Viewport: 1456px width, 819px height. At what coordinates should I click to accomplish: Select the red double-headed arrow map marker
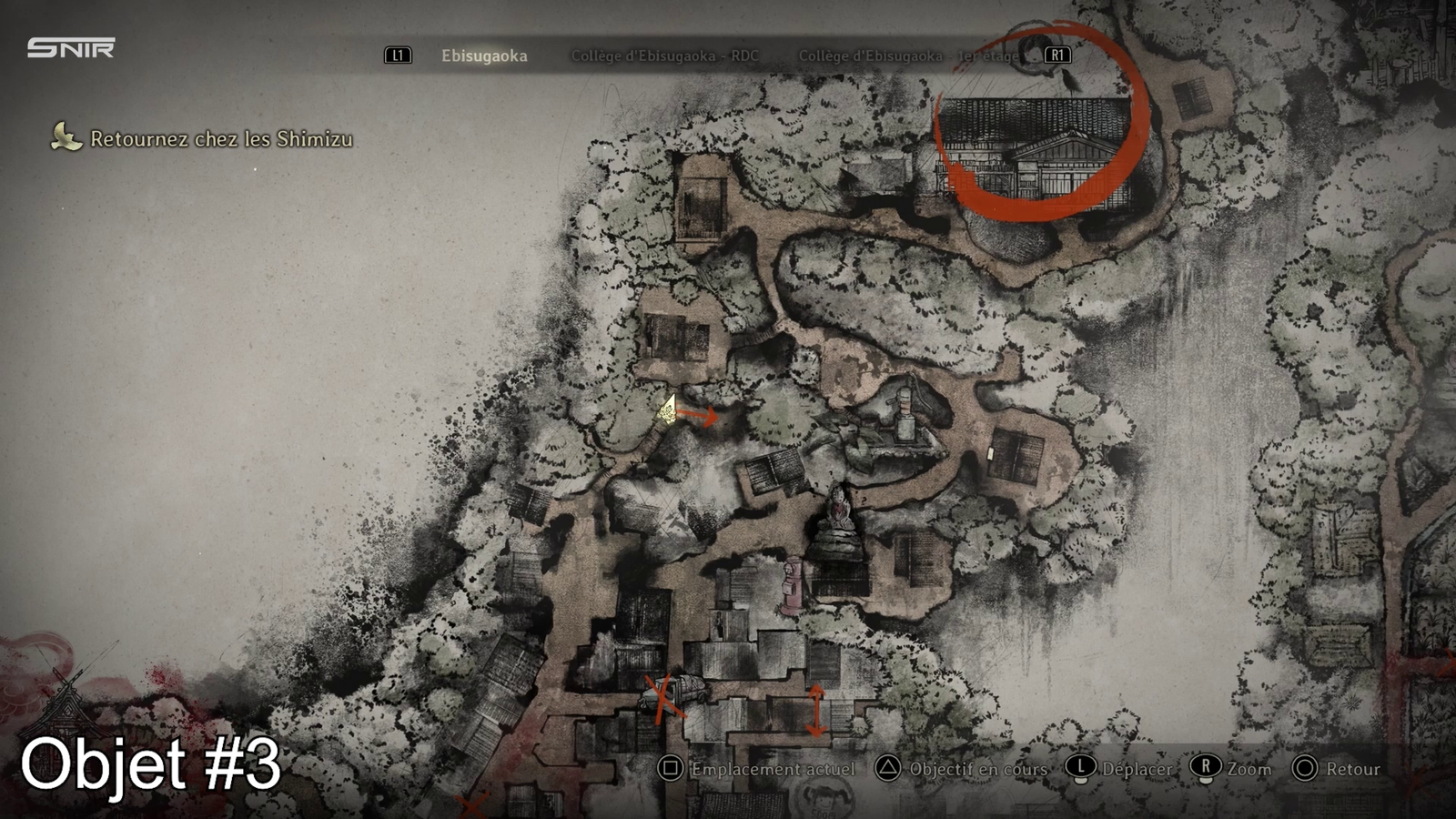pos(816,710)
